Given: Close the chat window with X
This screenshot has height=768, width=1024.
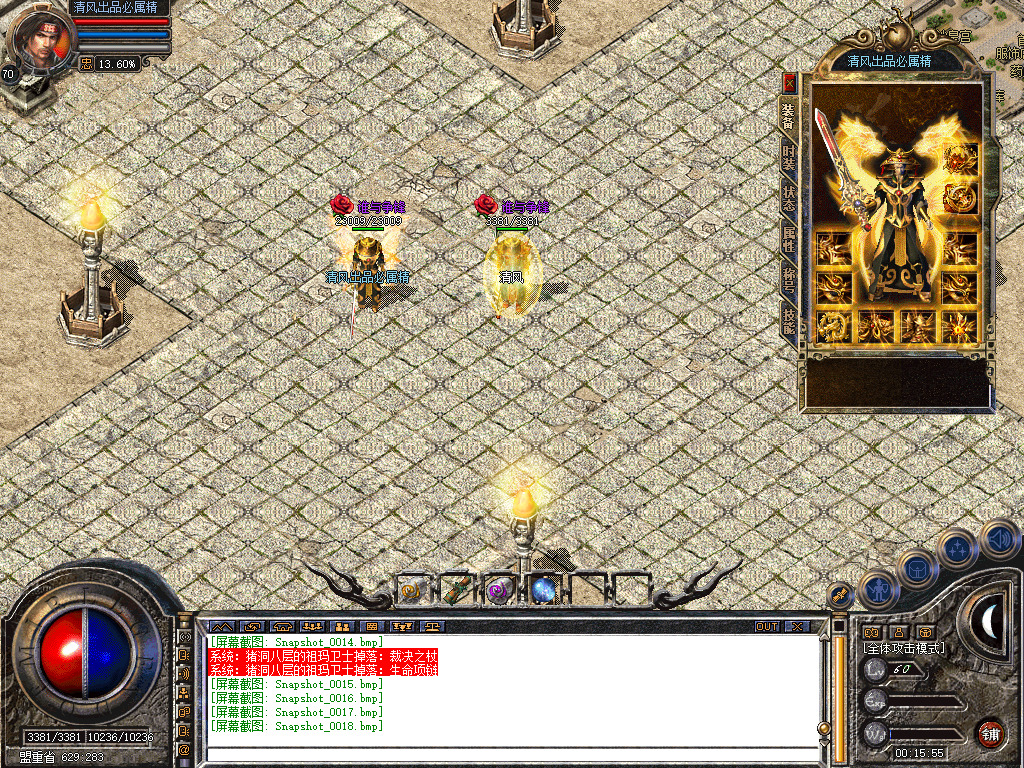Looking at the screenshot, I should point(797,627).
